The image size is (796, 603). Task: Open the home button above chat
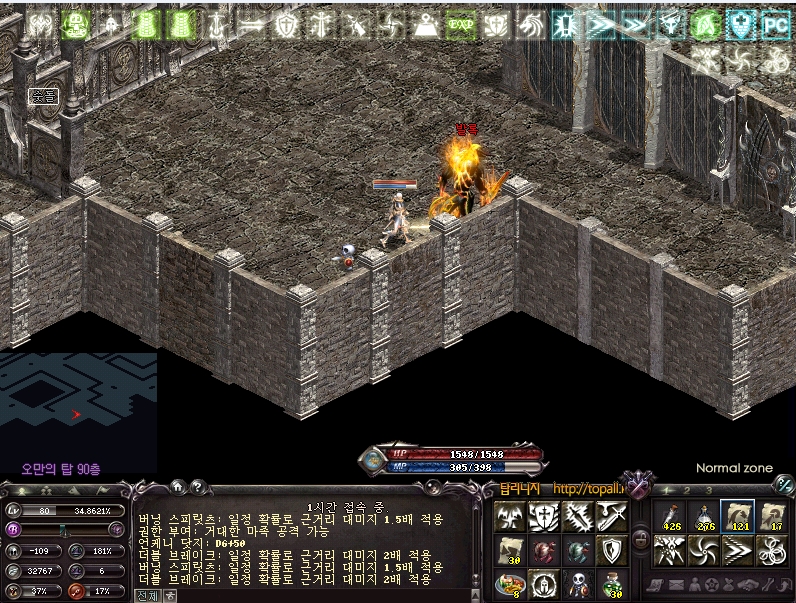click(177, 487)
